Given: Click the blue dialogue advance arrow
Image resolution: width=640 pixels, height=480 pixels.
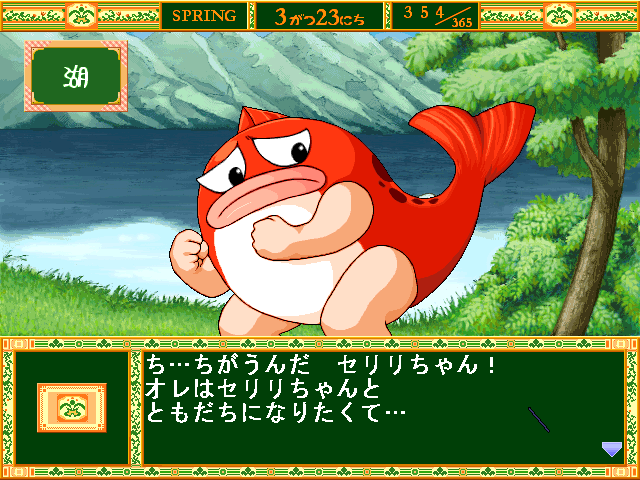Looking at the screenshot, I should (x=611, y=449).
